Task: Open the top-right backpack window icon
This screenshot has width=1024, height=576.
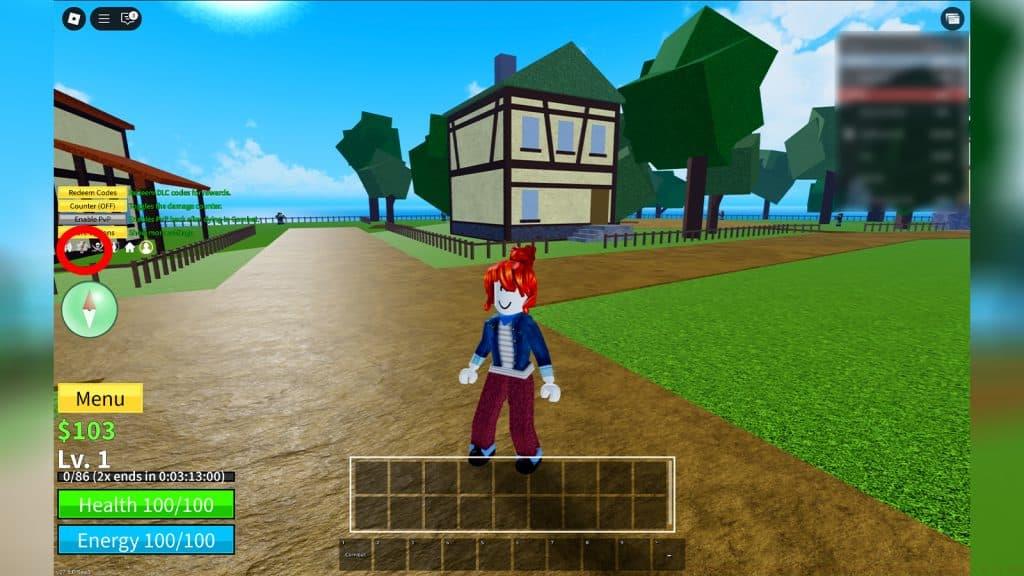Action: tap(952, 18)
